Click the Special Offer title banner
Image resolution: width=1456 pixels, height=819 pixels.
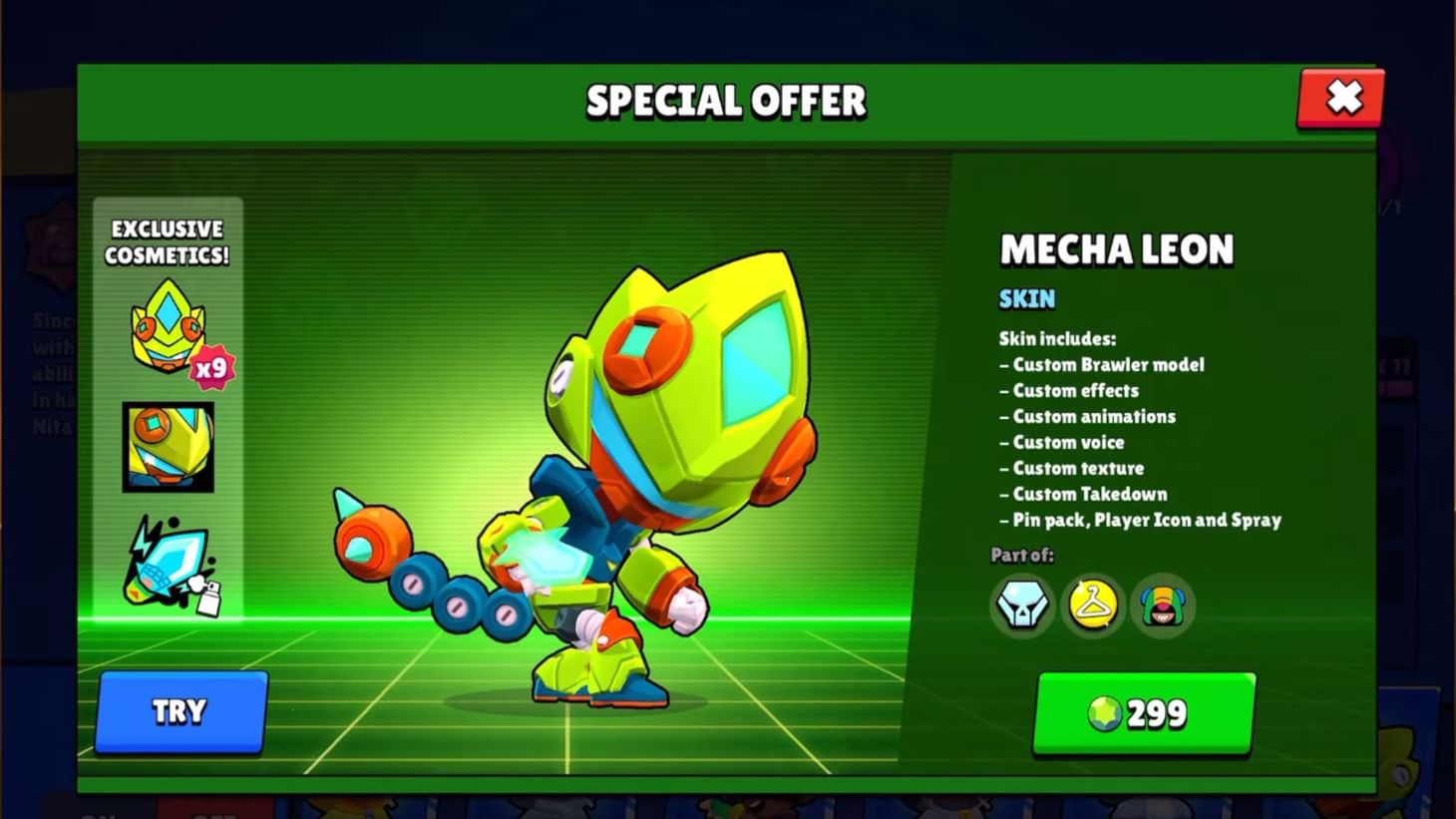(x=726, y=100)
